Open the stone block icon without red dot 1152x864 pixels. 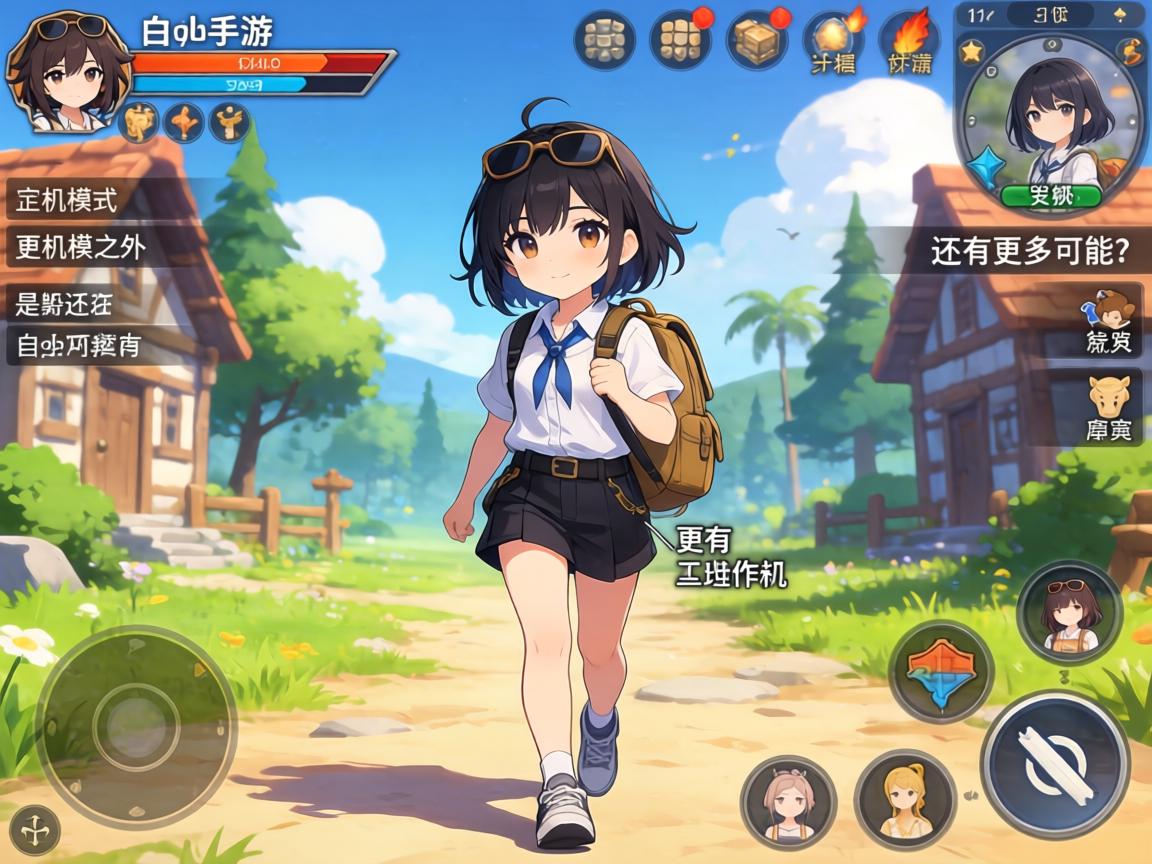pos(605,40)
